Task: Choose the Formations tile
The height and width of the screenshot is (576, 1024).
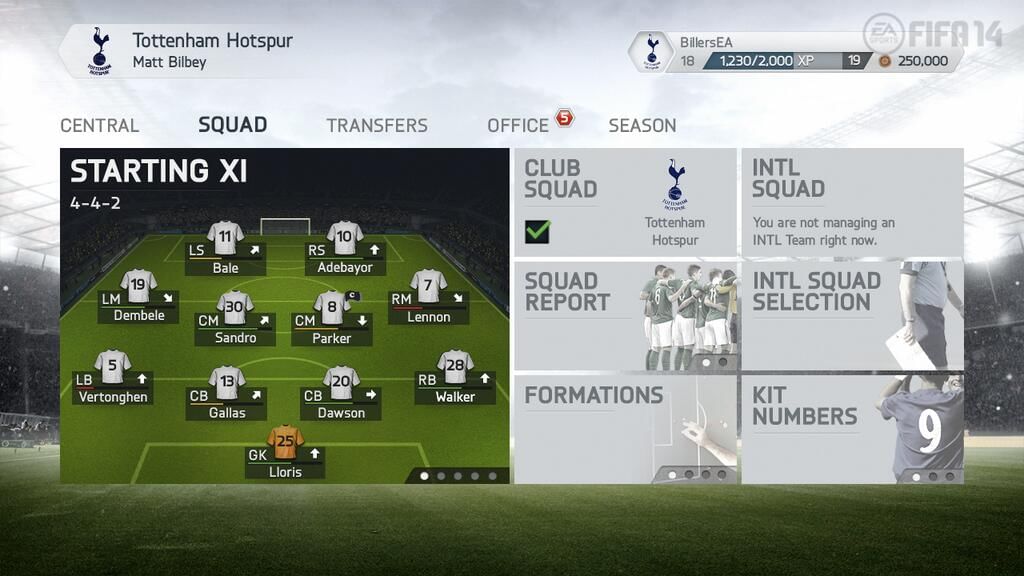Action: click(625, 429)
